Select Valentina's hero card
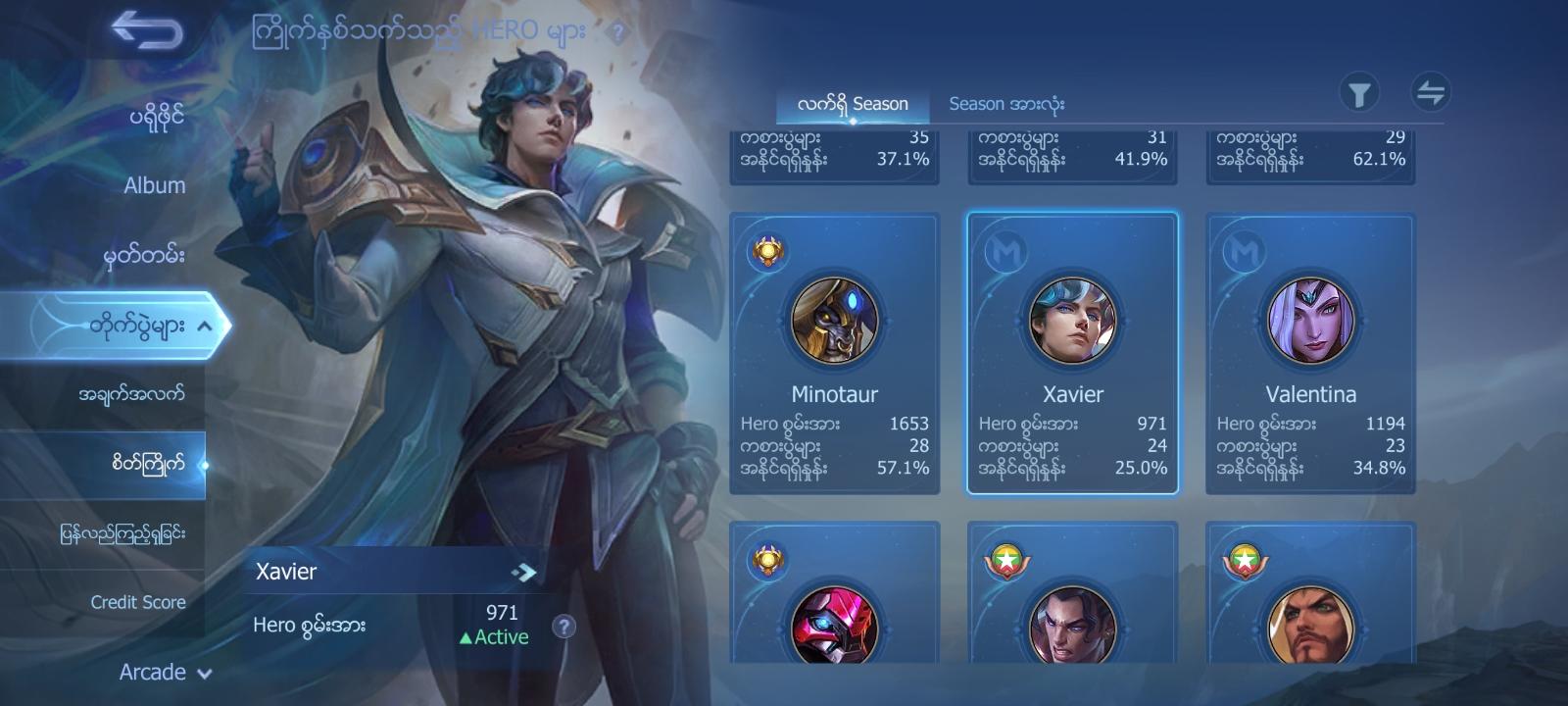 click(x=1309, y=353)
